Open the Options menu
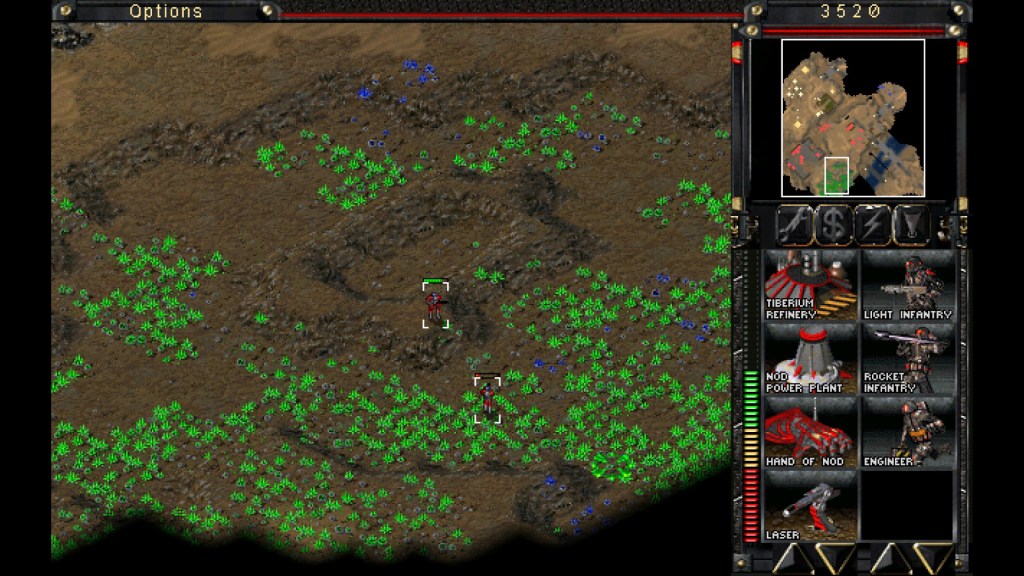This screenshot has width=1024, height=576. click(x=165, y=11)
